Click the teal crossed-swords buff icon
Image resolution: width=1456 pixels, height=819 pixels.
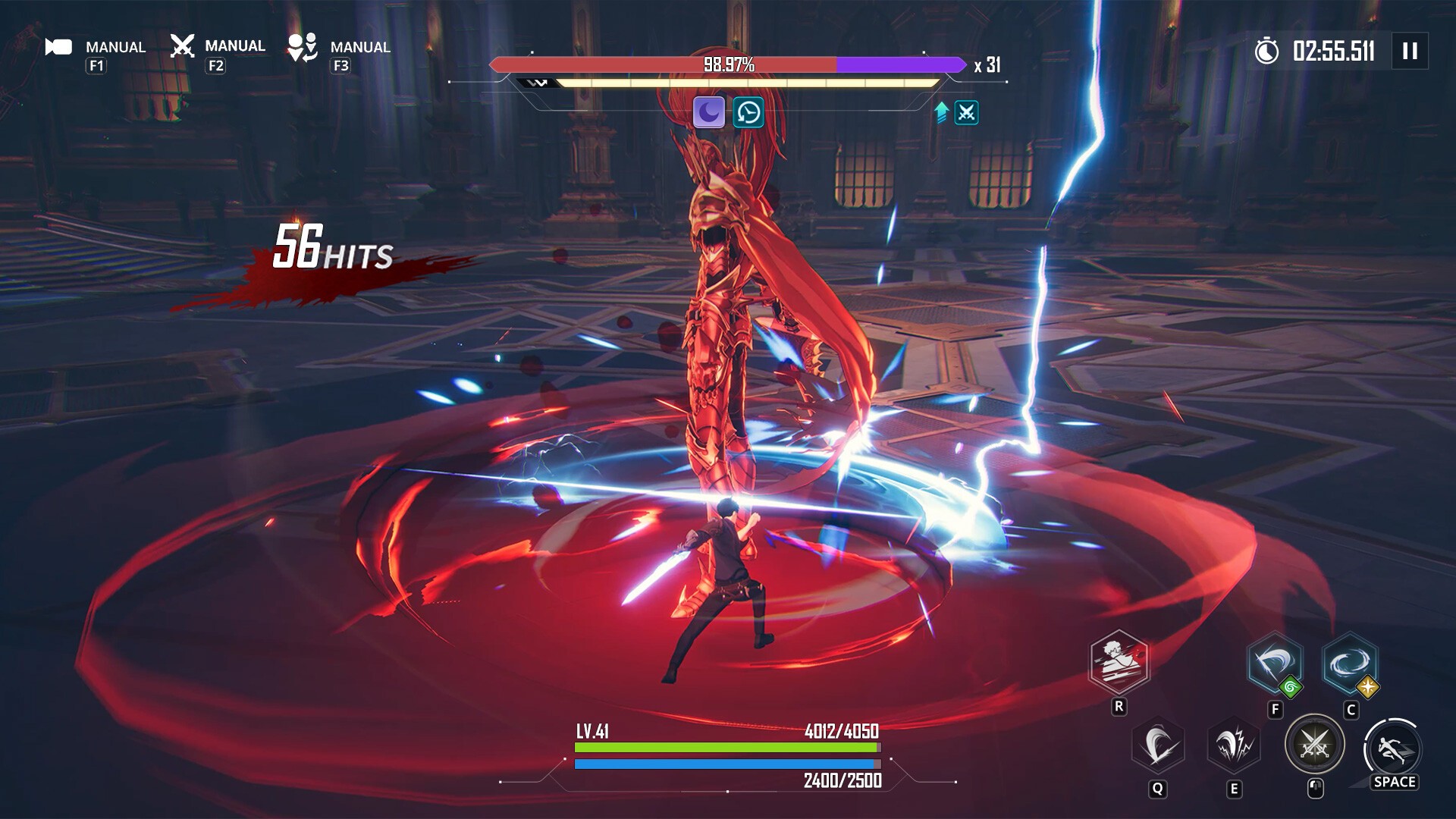pyautogui.click(x=968, y=113)
